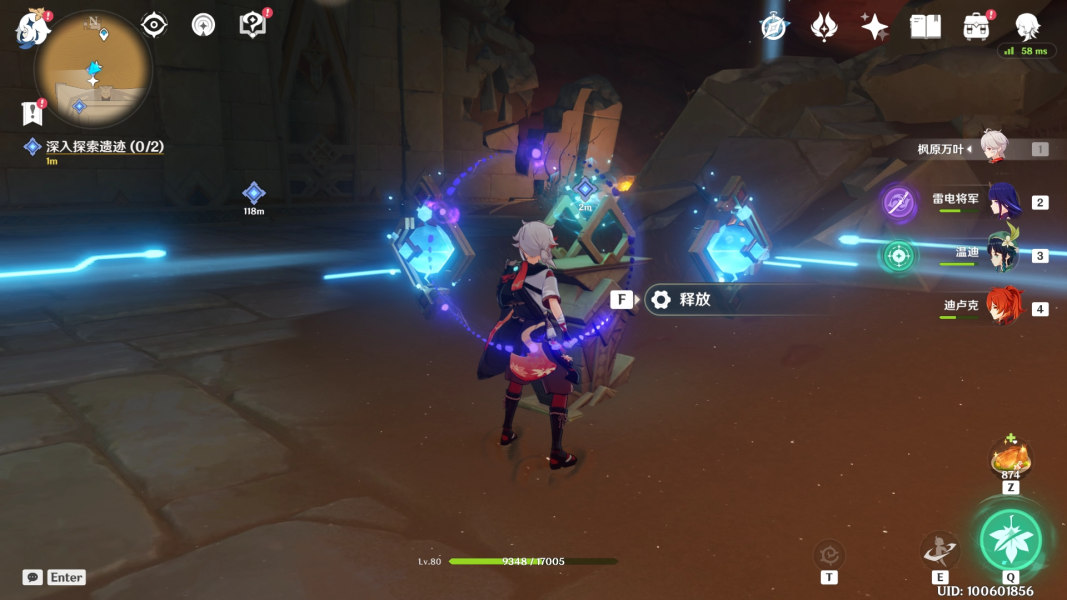Switch to party member 迪卢克
Screen dimensions: 1067x600
(x=1003, y=306)
